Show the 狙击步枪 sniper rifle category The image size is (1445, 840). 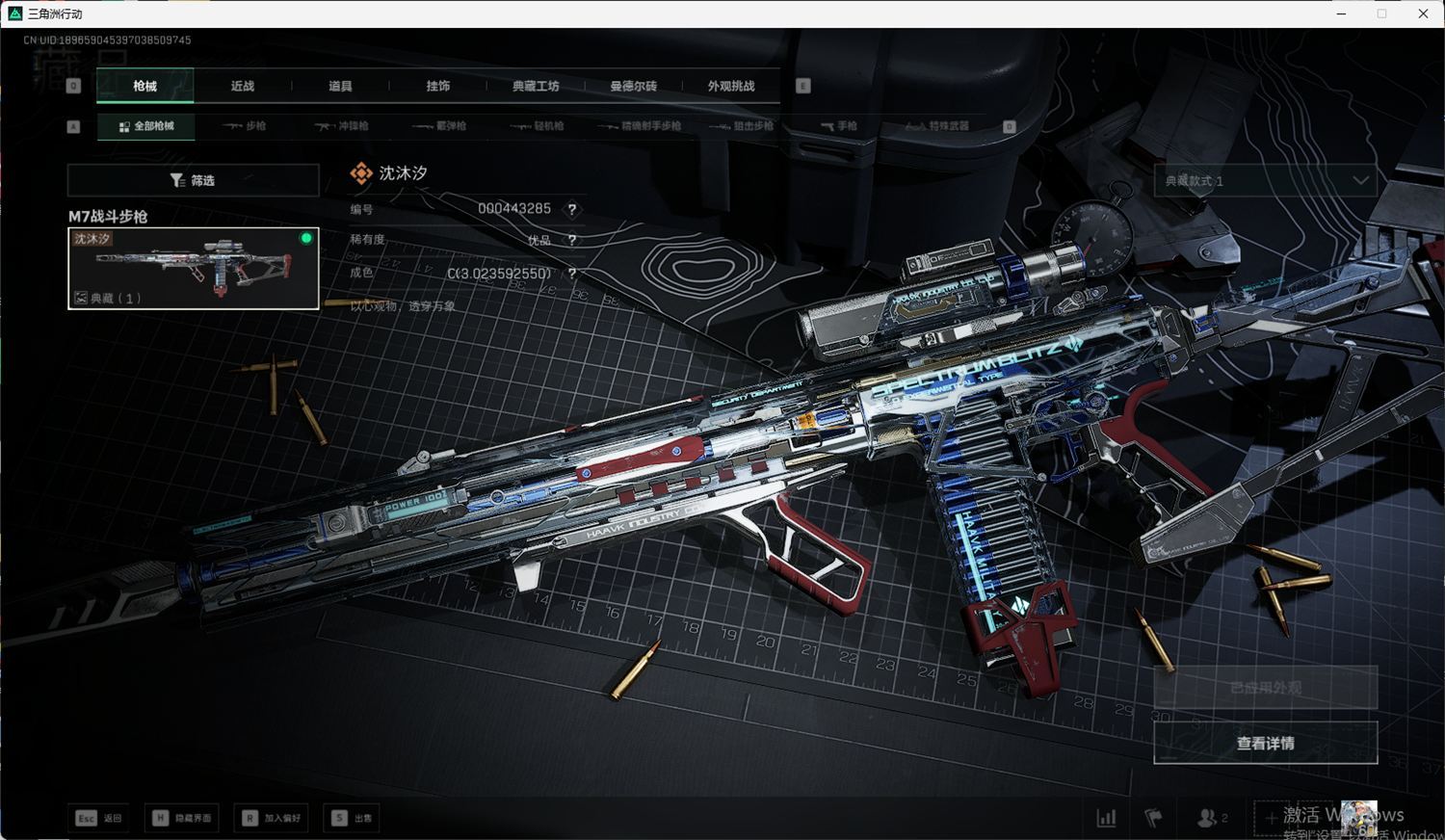[x=742, y=126]
